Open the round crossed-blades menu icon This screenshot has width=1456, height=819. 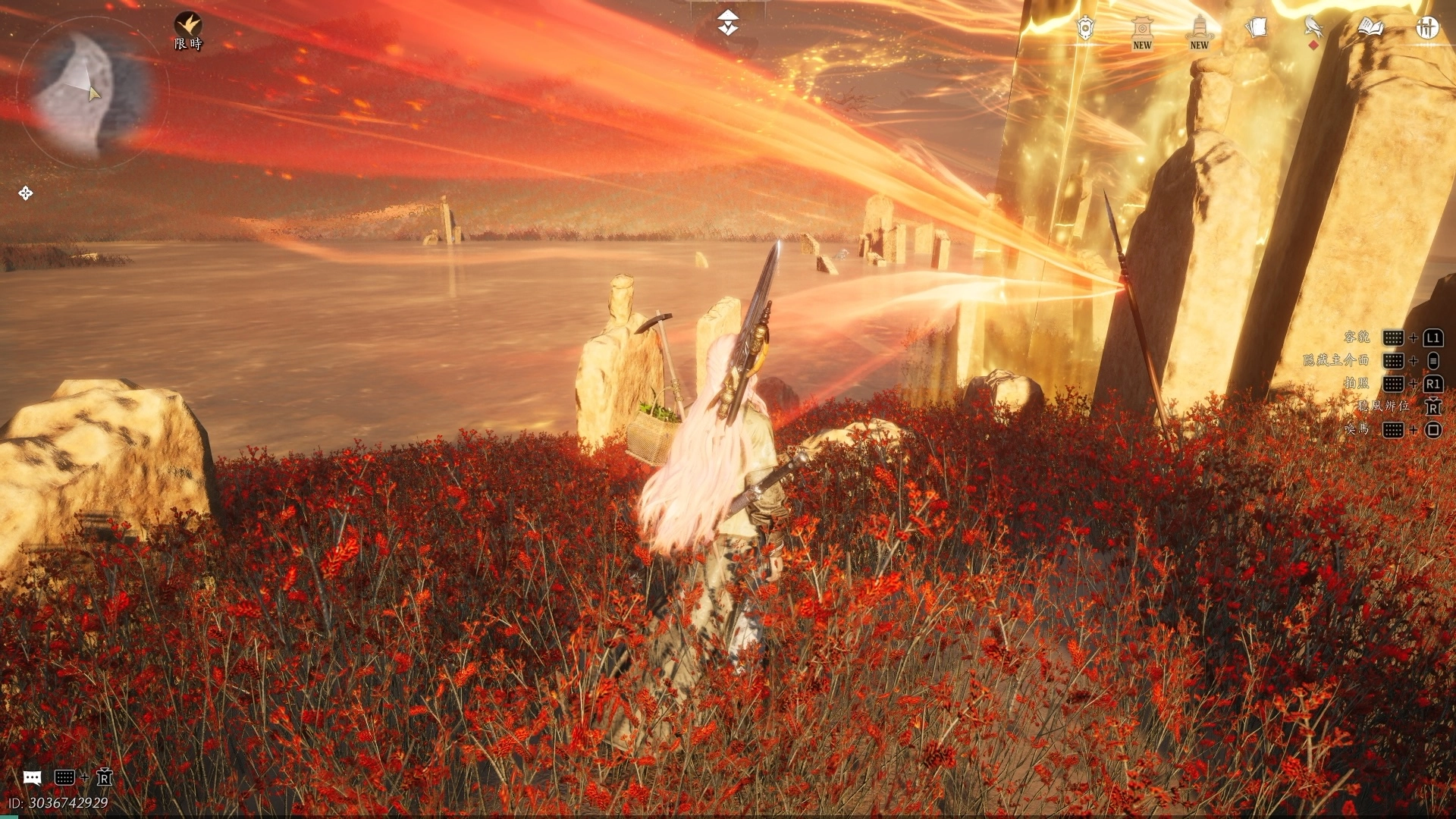pos(1427,28)
